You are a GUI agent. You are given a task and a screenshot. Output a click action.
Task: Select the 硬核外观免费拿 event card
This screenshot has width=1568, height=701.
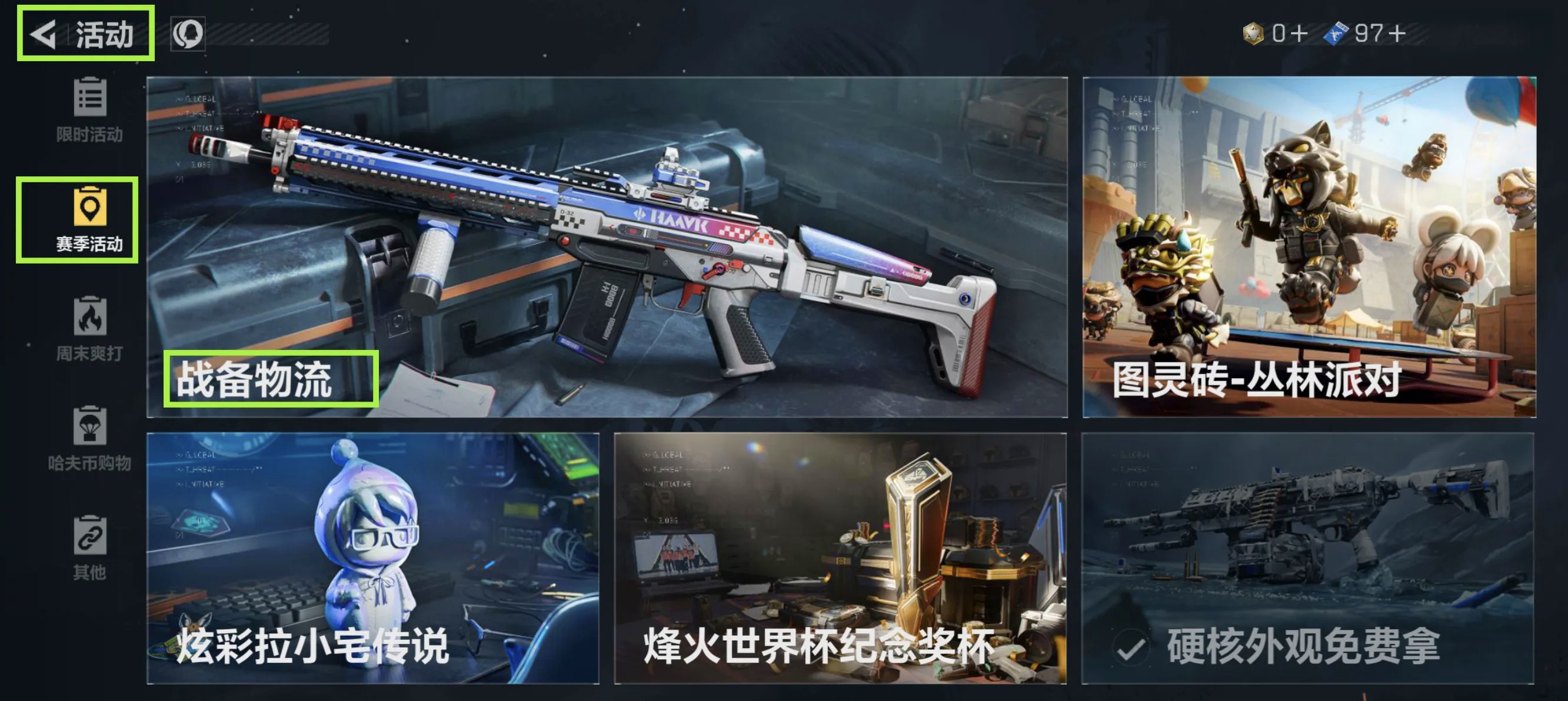click(1307, 558)
